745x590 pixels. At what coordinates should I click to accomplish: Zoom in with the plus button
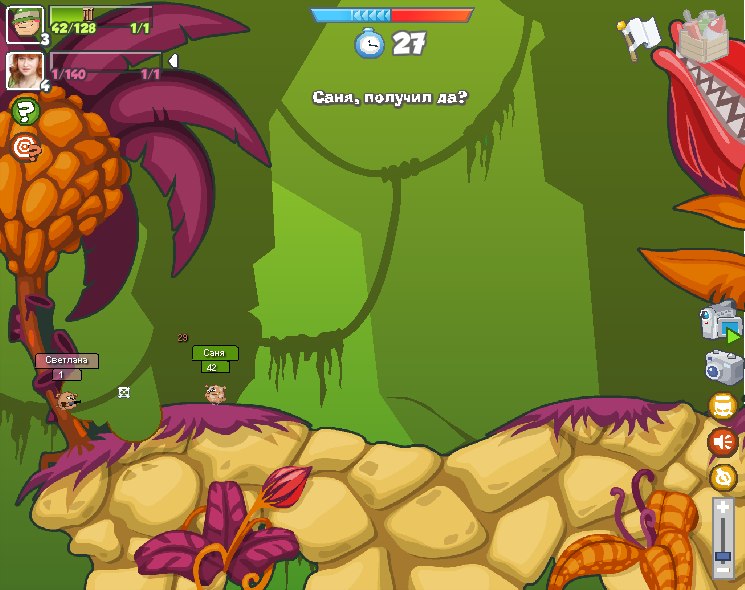[x=723, y=509]
